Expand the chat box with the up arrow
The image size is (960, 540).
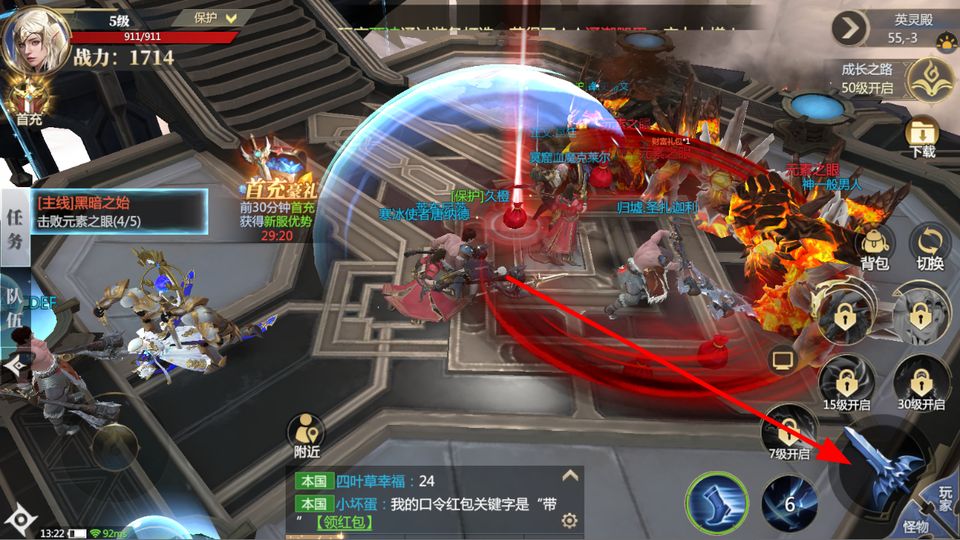(x=570, y=476)
